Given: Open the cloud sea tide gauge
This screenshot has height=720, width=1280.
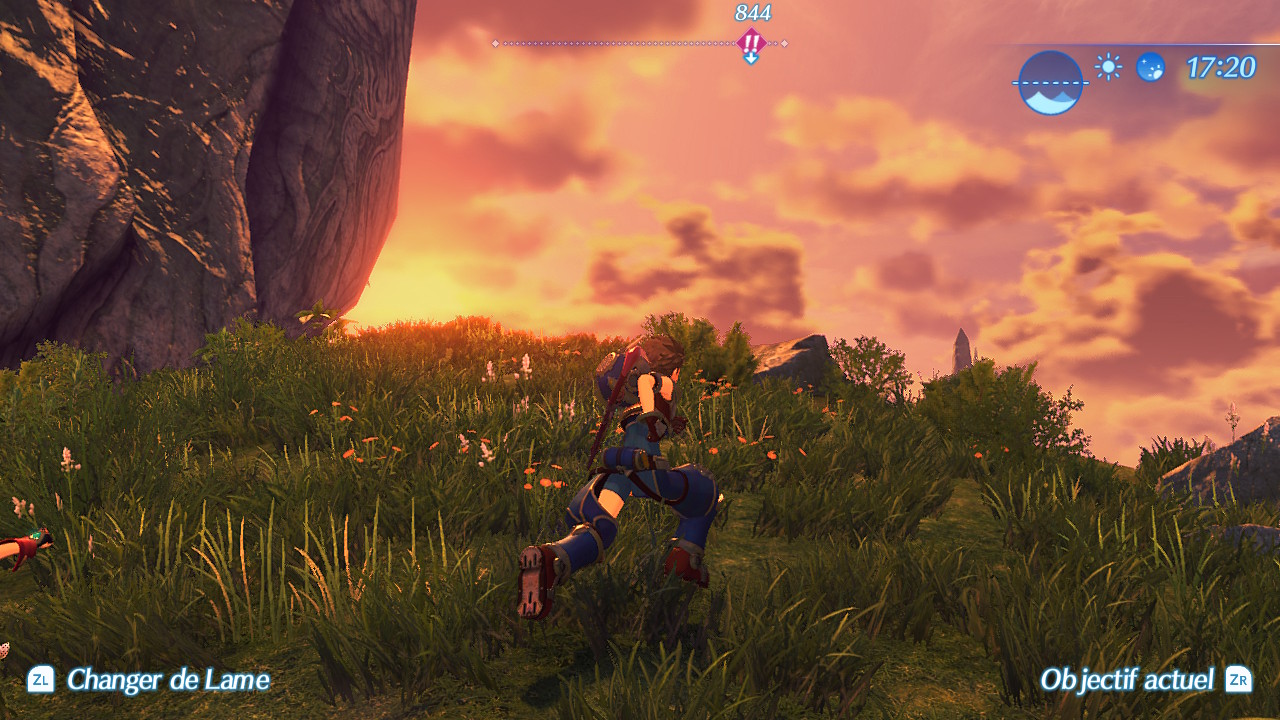Looking at the screenshot, I should (x=1049, y=82).
